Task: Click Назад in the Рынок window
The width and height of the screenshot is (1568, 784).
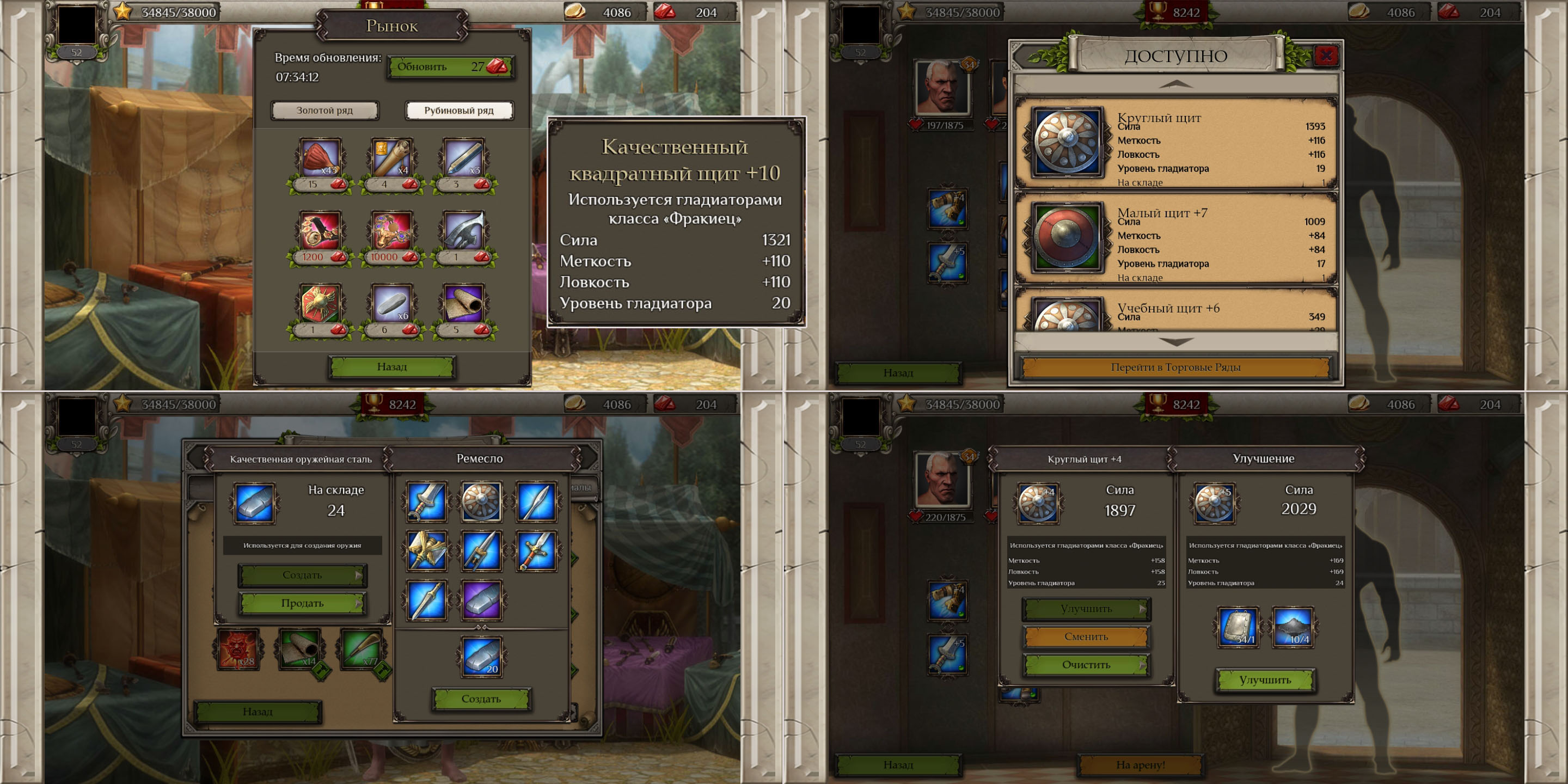Action: pyautogui.click(x=391, y=366)
